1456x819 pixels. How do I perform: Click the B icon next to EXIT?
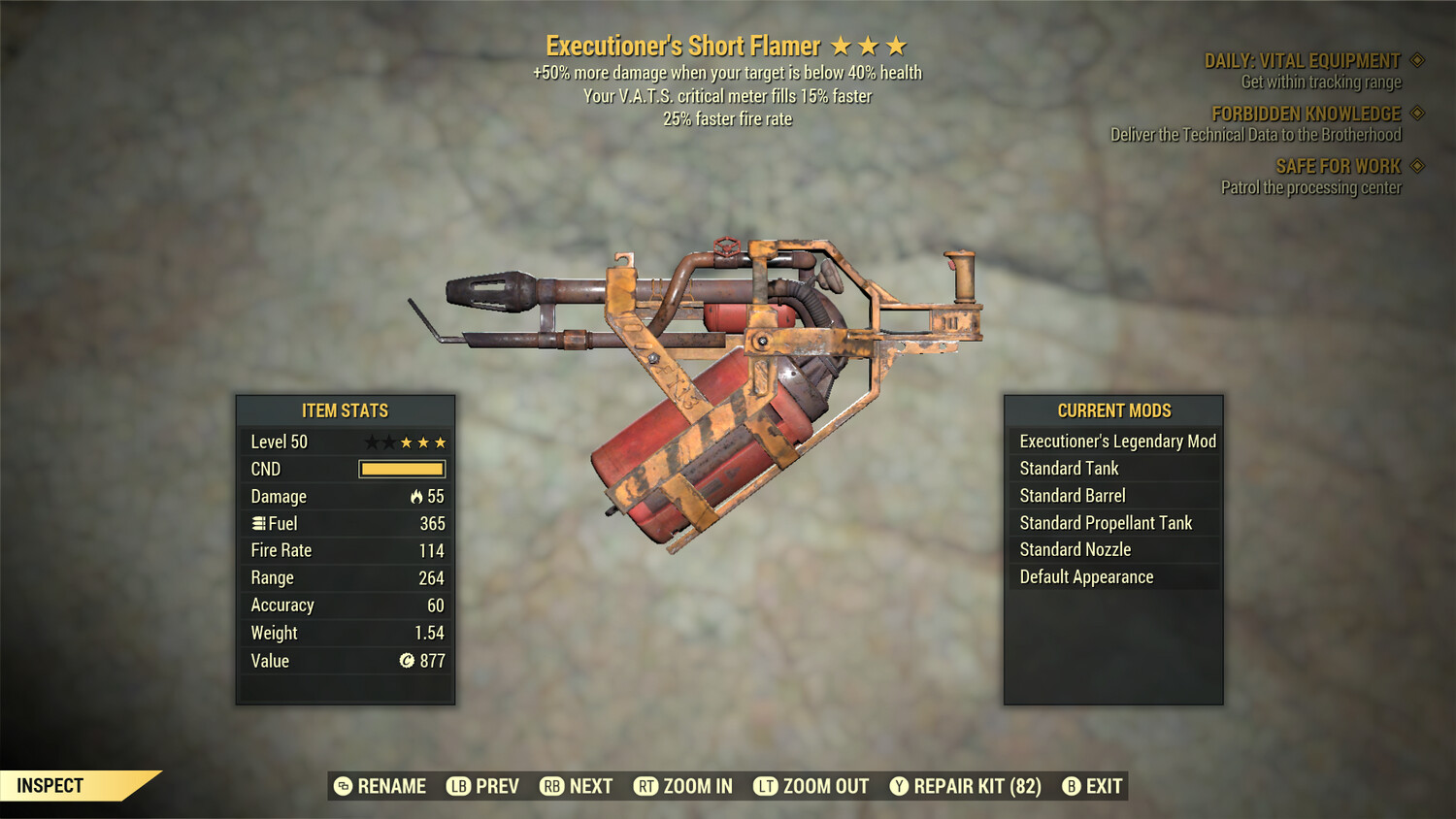coord(1072,786)
